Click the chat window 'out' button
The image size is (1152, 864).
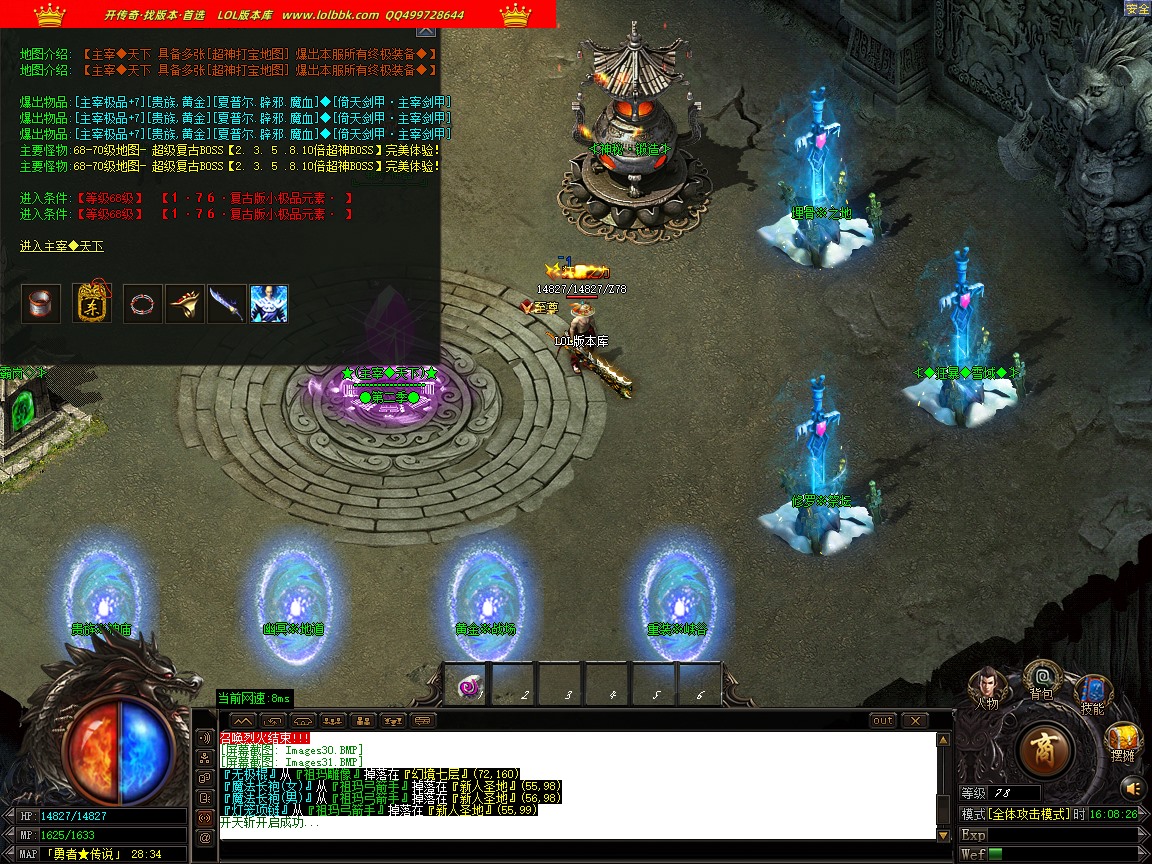coord(883,720)
